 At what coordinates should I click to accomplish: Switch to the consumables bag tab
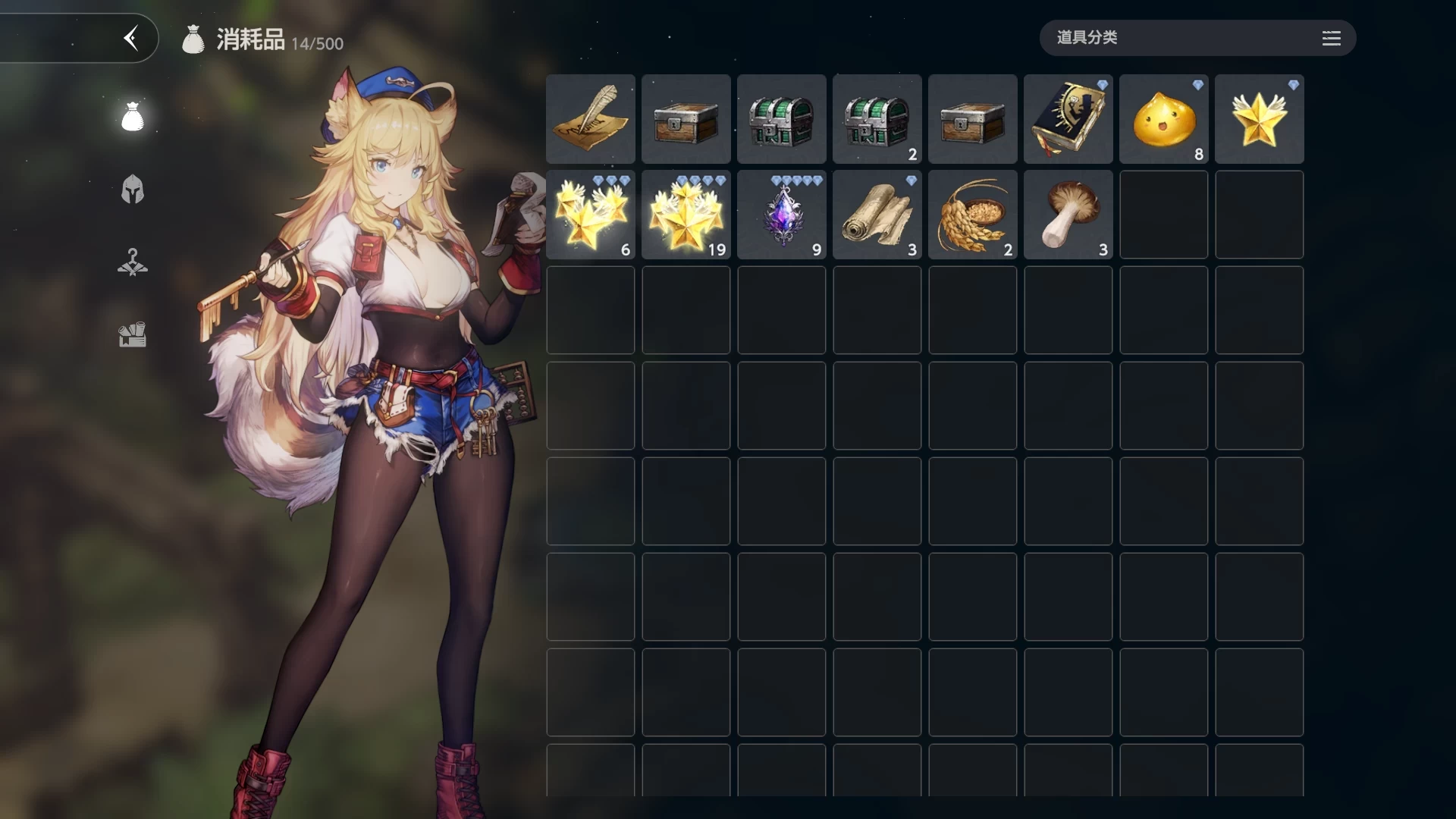tap(133, 117)
